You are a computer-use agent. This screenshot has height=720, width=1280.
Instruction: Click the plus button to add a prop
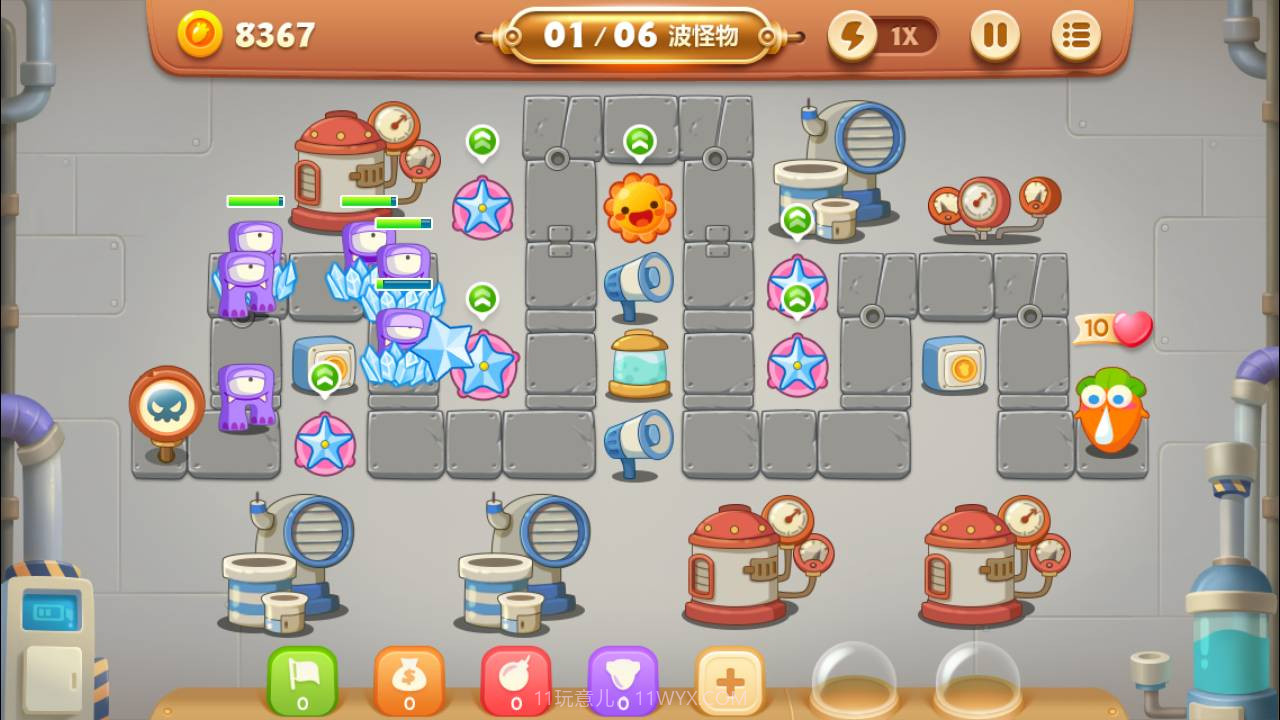point(731,680)
